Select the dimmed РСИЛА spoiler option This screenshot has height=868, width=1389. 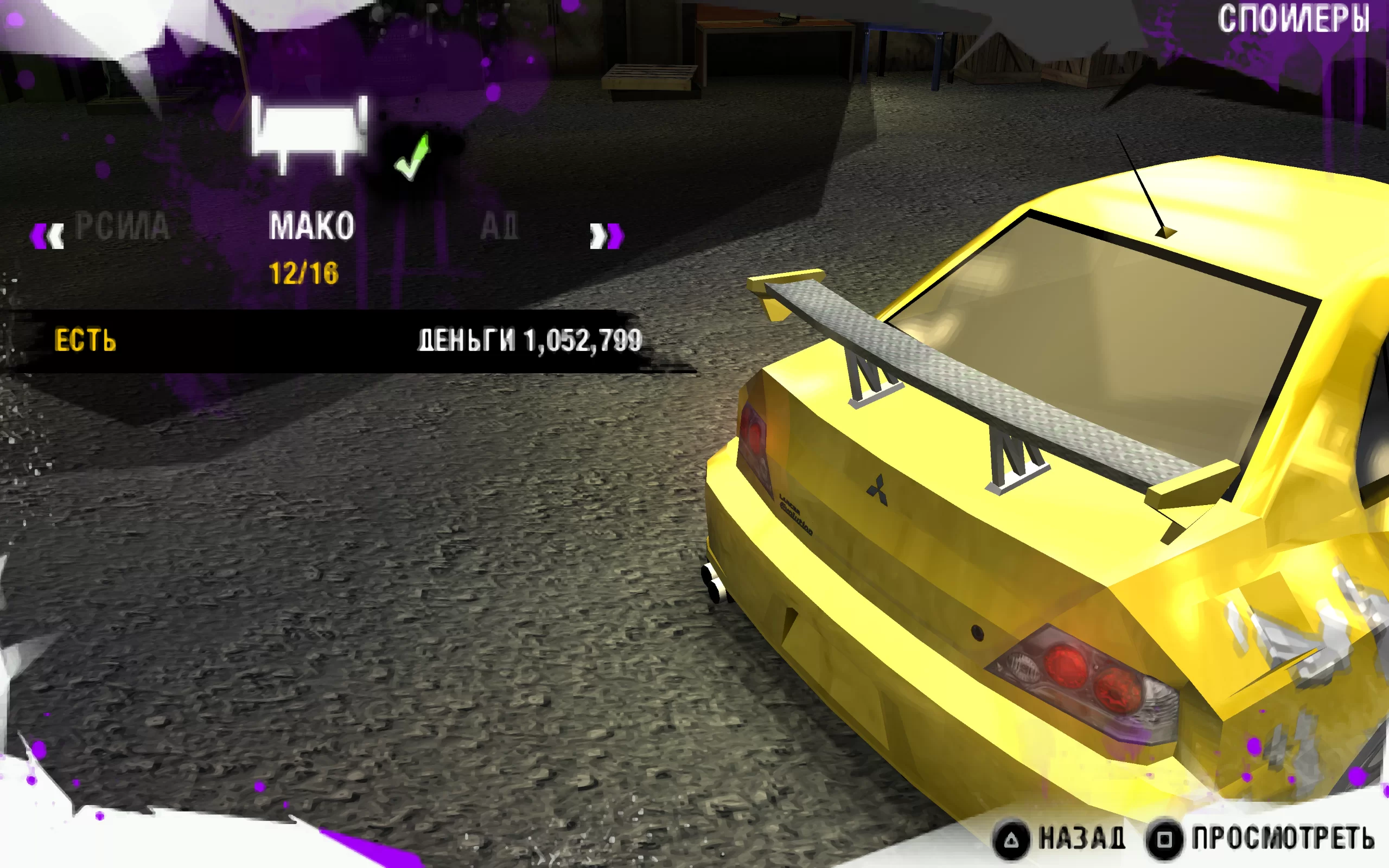[122, 226]
